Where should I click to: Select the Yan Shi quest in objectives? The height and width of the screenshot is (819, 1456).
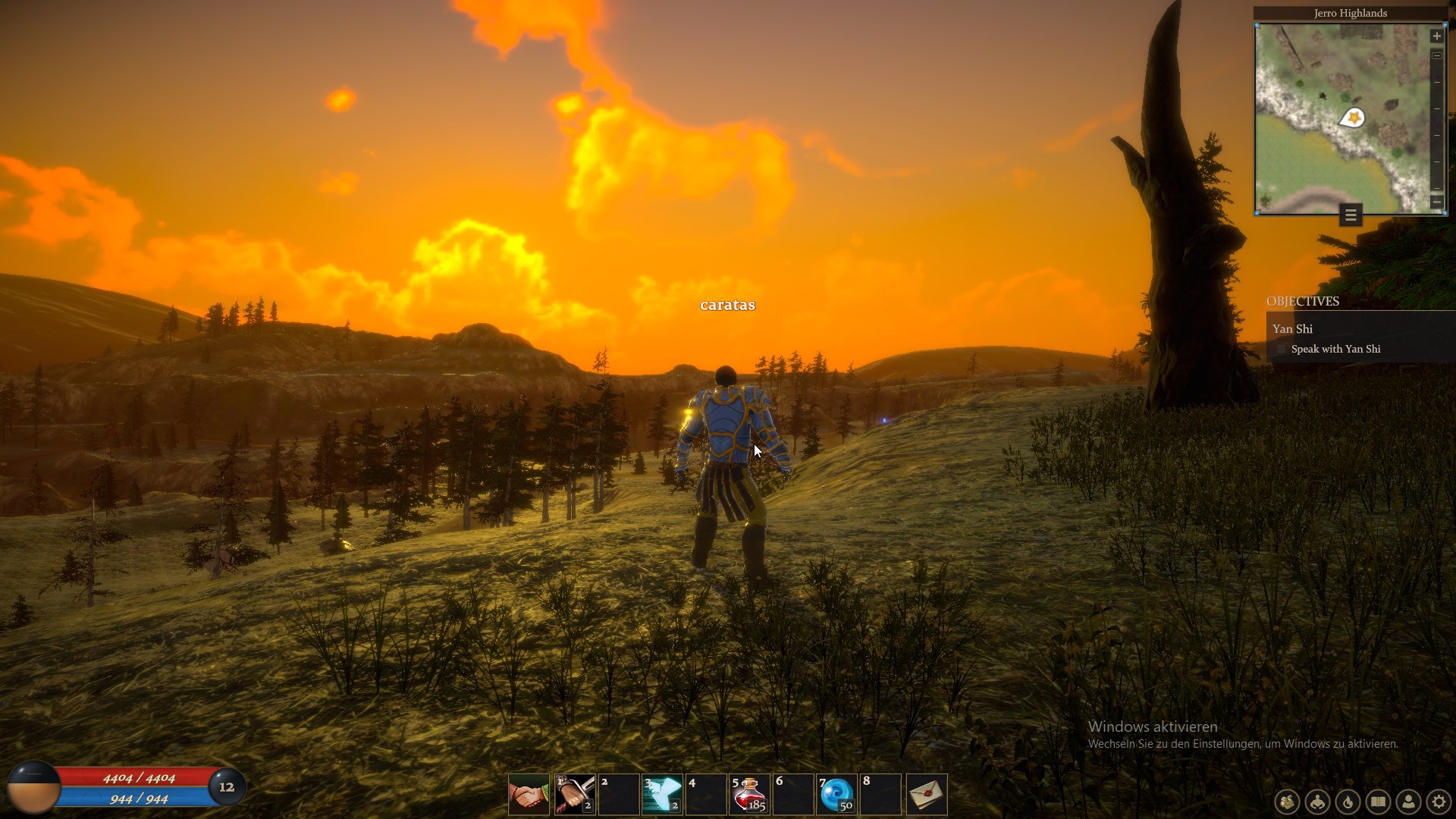click(x=1293, y=328)
